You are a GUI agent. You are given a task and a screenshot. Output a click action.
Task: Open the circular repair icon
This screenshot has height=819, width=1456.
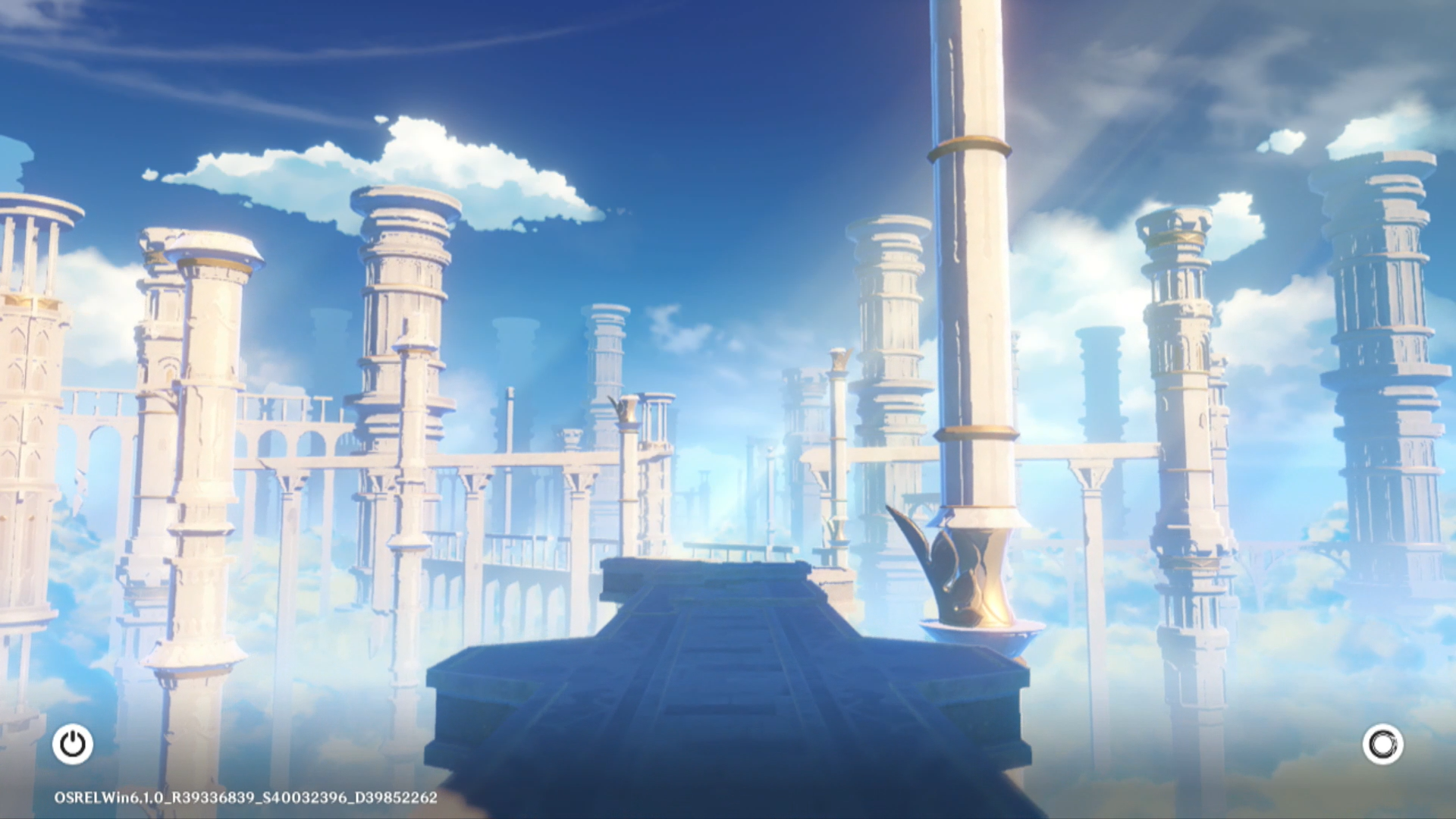(1382, 744)
